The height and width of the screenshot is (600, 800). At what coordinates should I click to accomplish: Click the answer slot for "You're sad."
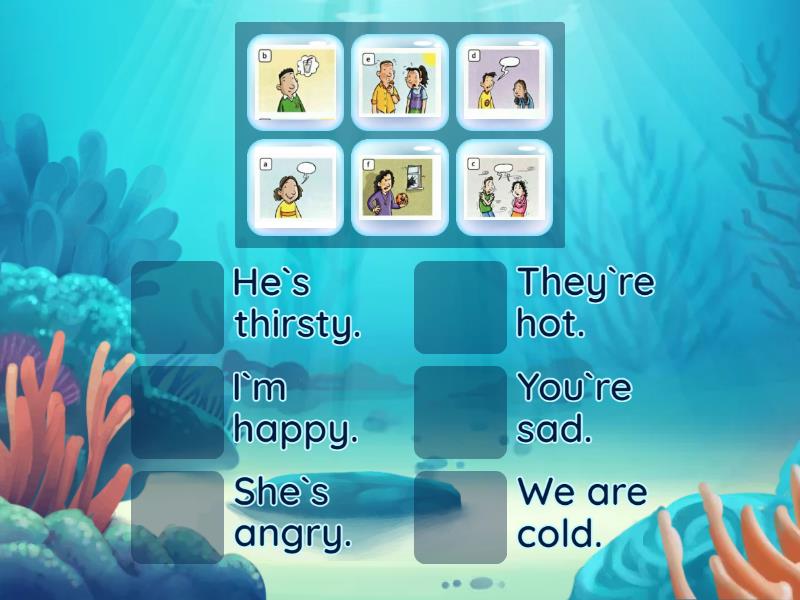tap(460, 412)
